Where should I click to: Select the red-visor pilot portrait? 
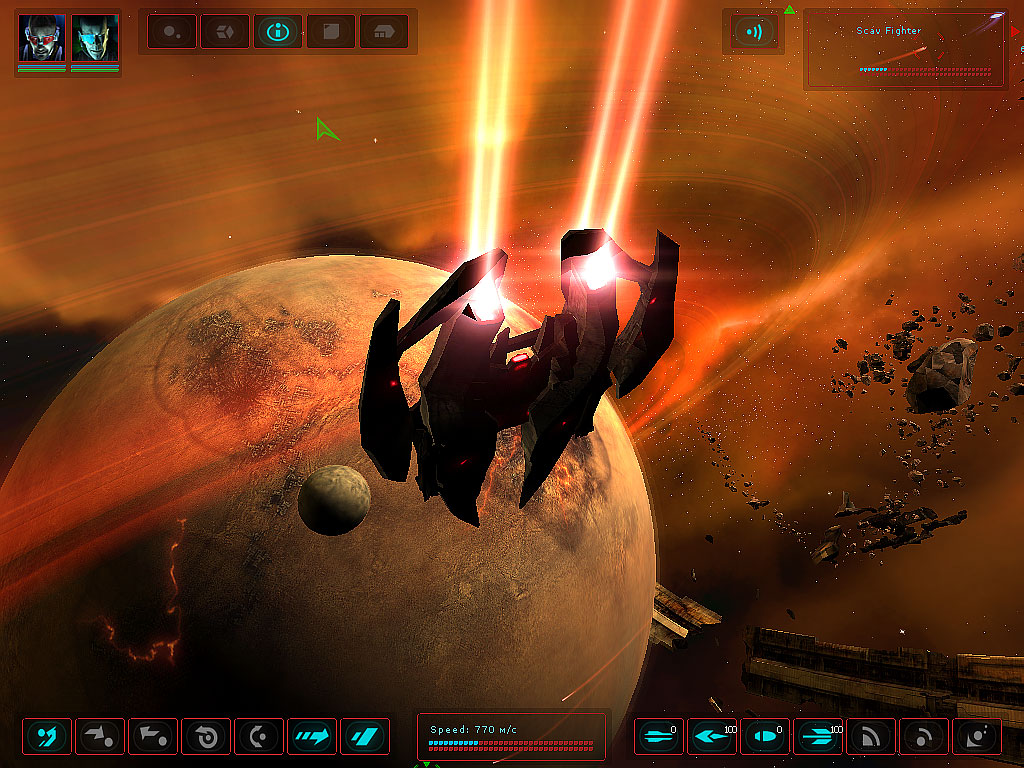(42, 38)
